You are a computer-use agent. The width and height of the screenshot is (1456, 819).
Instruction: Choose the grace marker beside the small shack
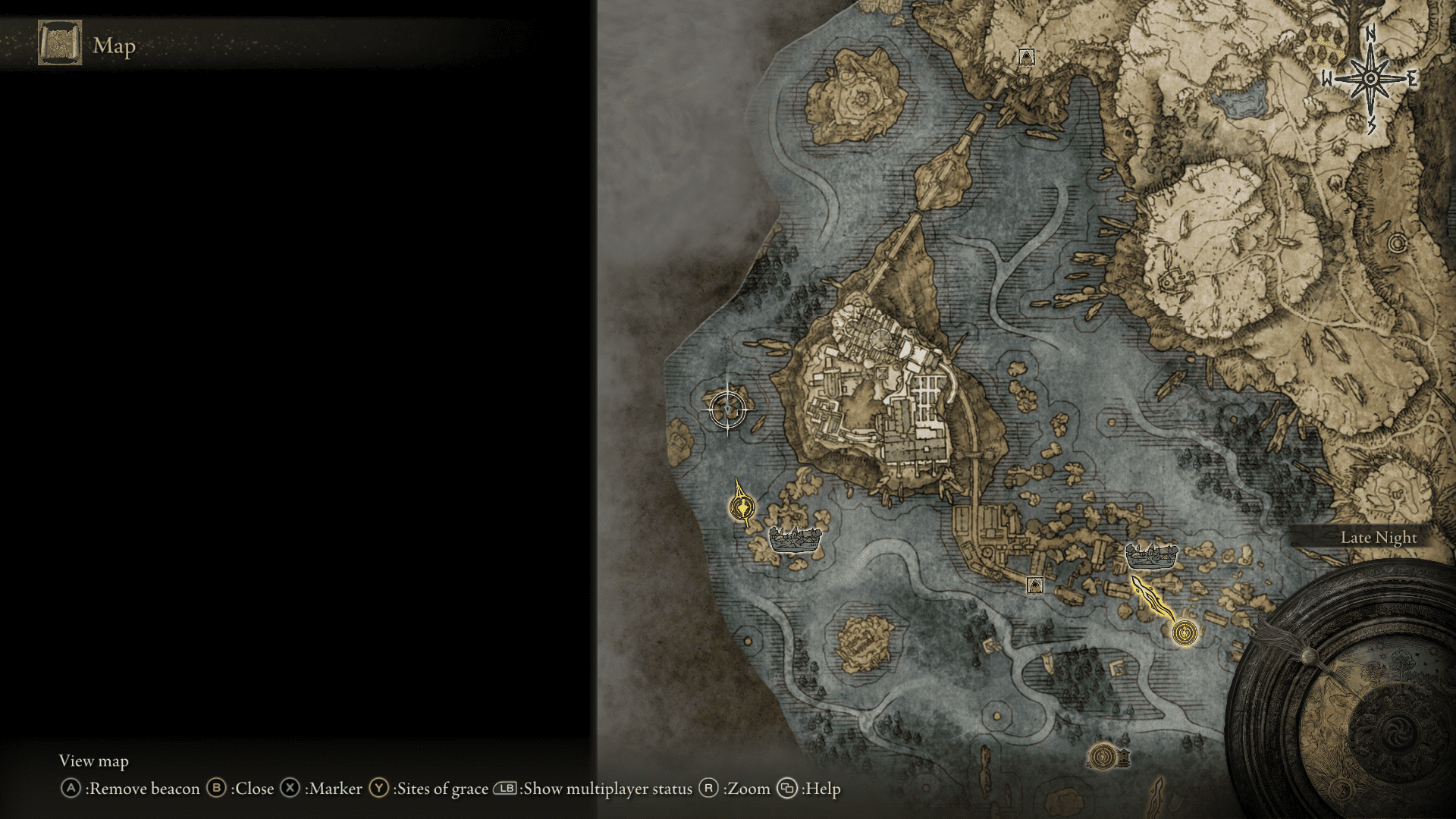click(1102, 756)
